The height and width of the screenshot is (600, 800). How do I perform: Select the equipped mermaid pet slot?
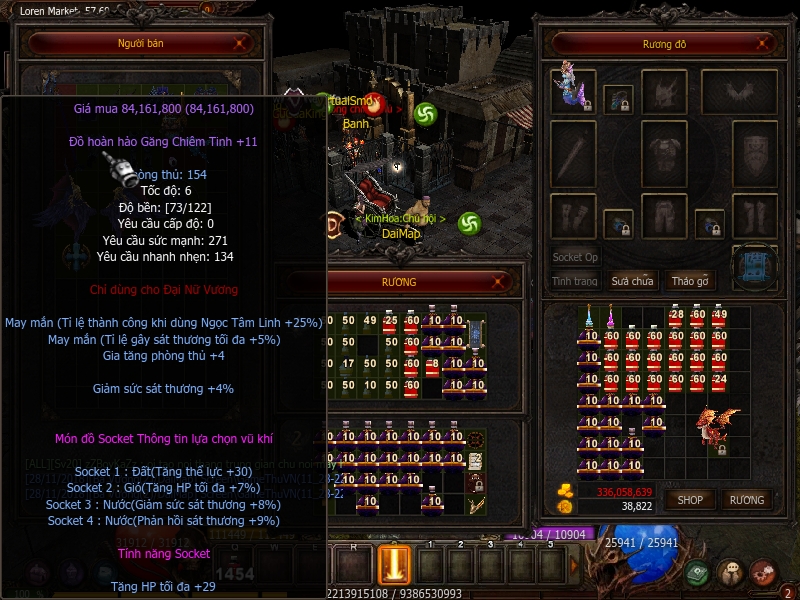pos(574,90)
